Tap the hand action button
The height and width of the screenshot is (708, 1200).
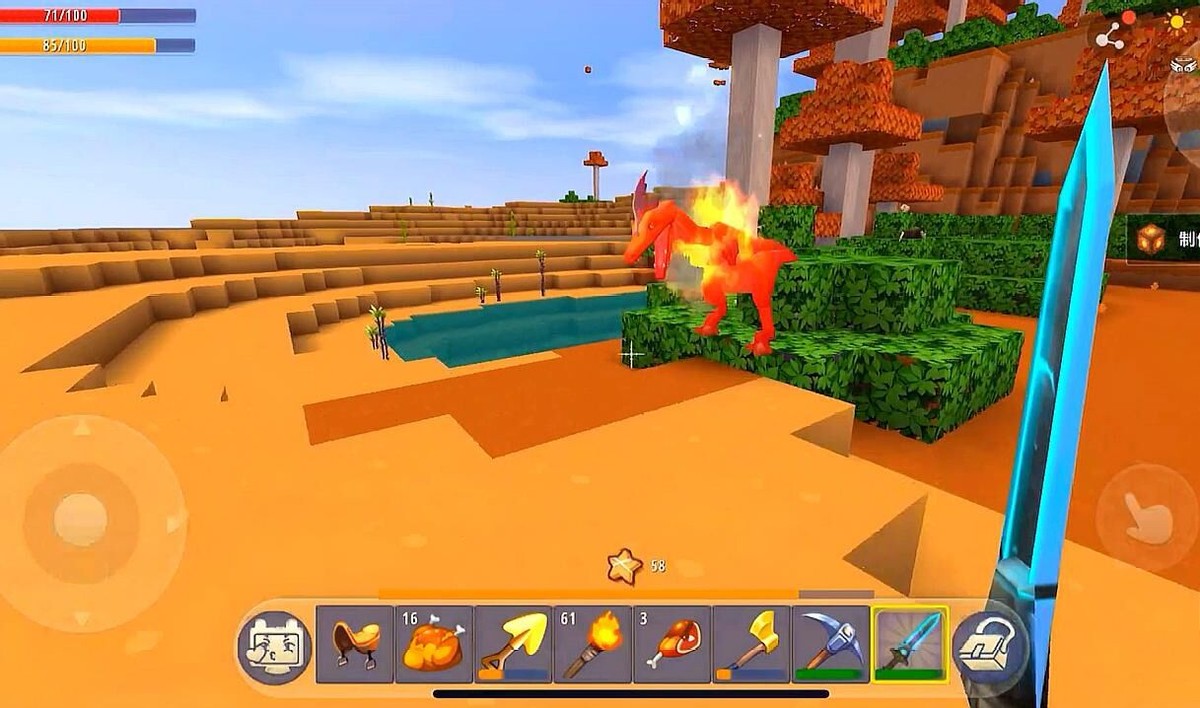click(1147, 518)
